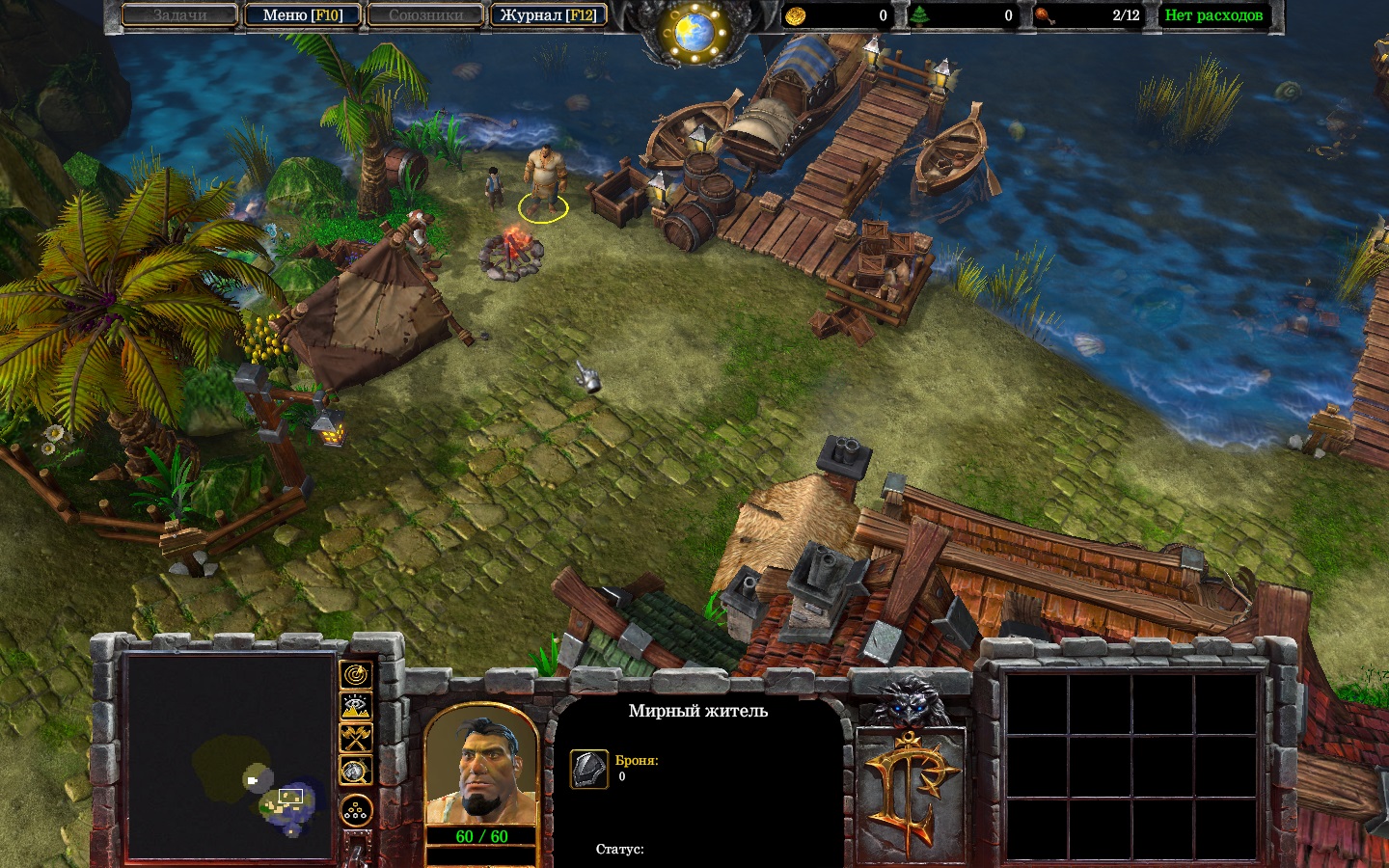Click the Задачи quests button
Viewport: 1389px width, 868px height.
tap(180, 15)
